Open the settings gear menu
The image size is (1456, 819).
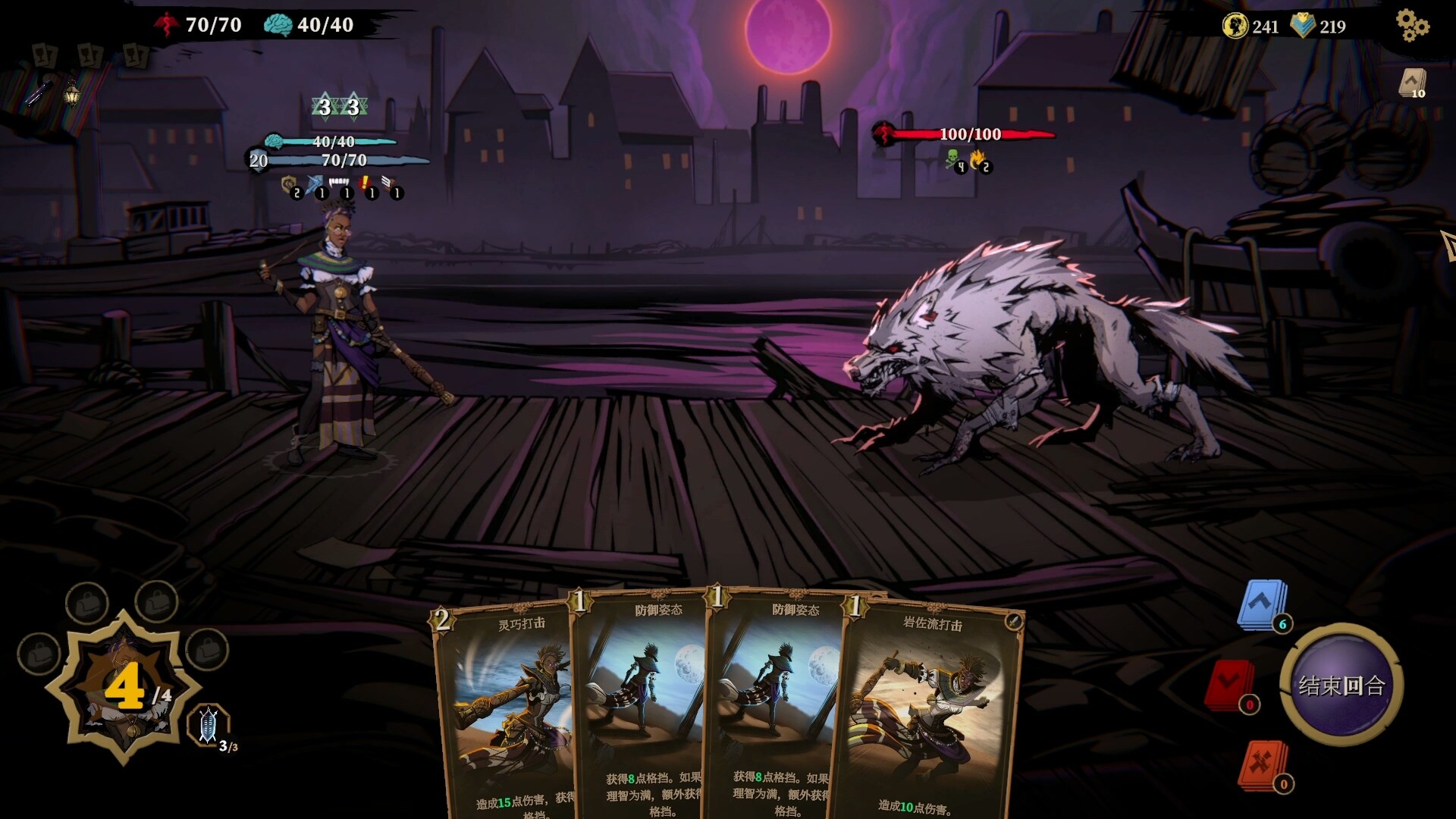click(x=1412, y=26)
